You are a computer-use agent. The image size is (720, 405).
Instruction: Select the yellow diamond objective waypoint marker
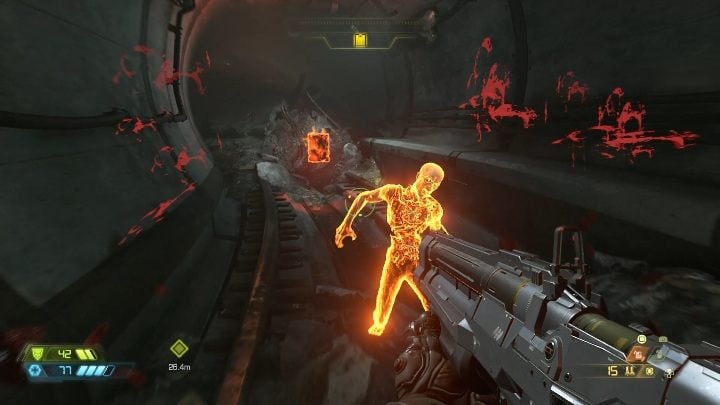point(178,348)
